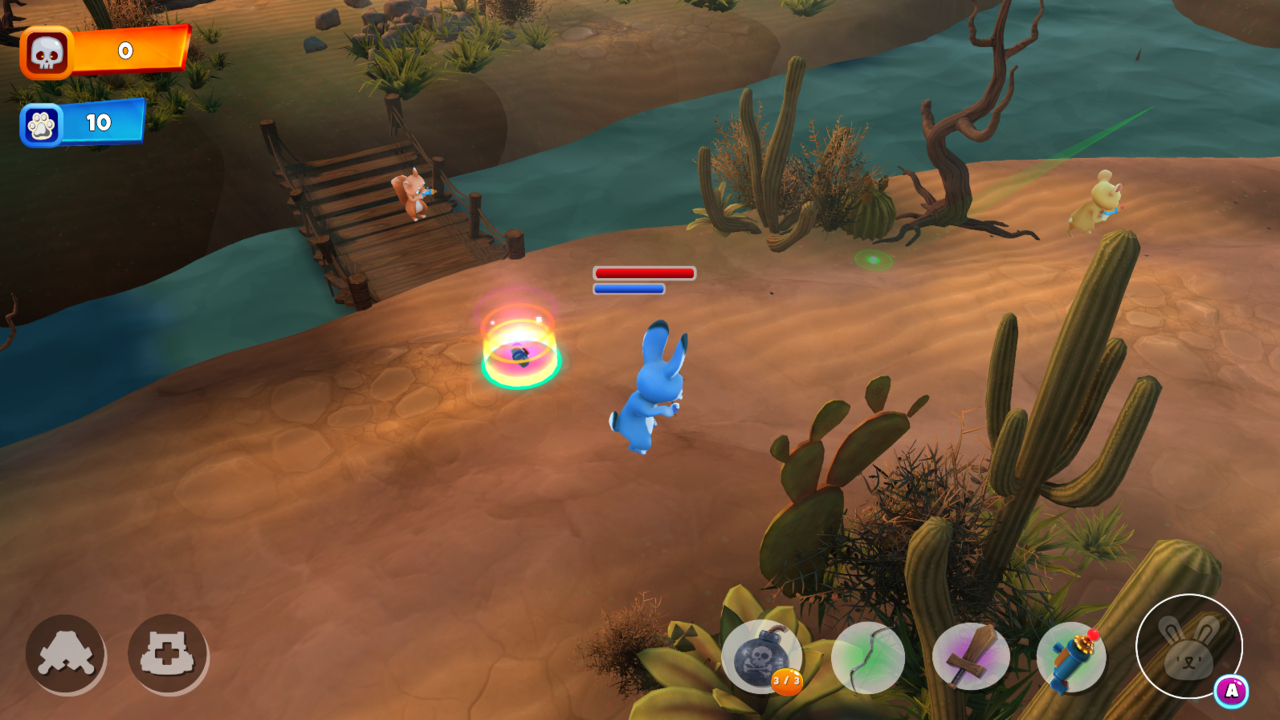
Task: Select the wooden sword weapon
Action: (x=969, y=658)
